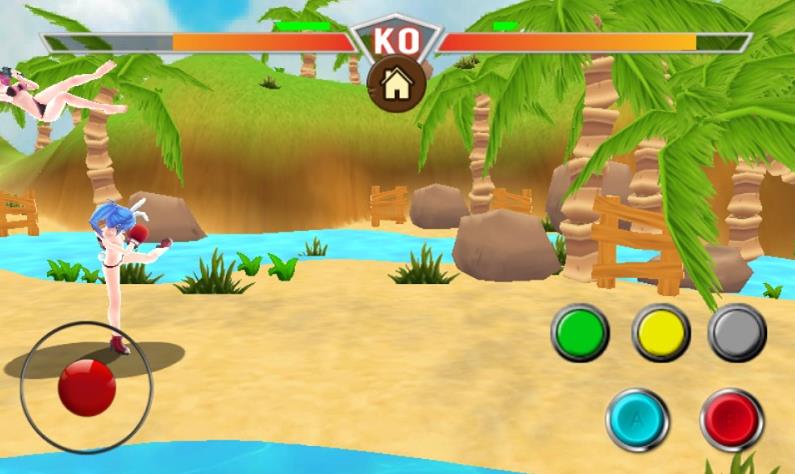This screenshot has width=795, height=474.
Task: Tap the home icon button
Action: click(397, 84)
